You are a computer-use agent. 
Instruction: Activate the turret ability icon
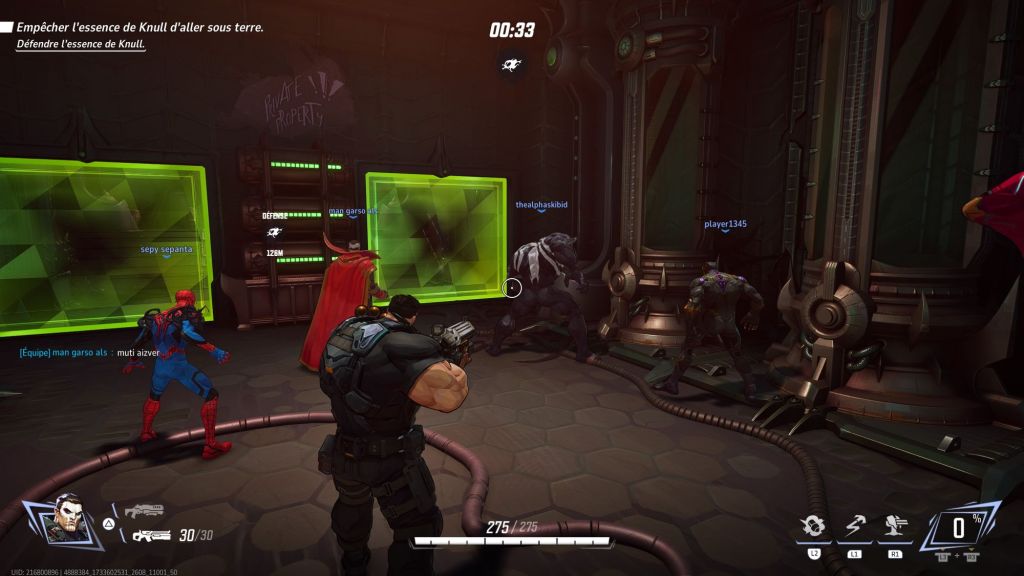pyautogui.click(x=893, y=527)
